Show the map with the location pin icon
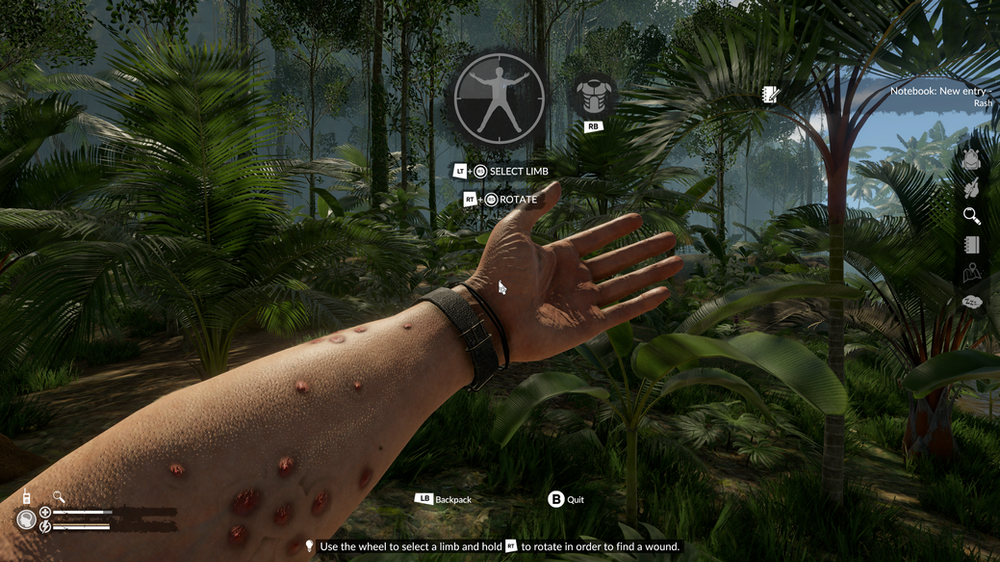The height and width of the screenshot is (562, 1000). 972,273
